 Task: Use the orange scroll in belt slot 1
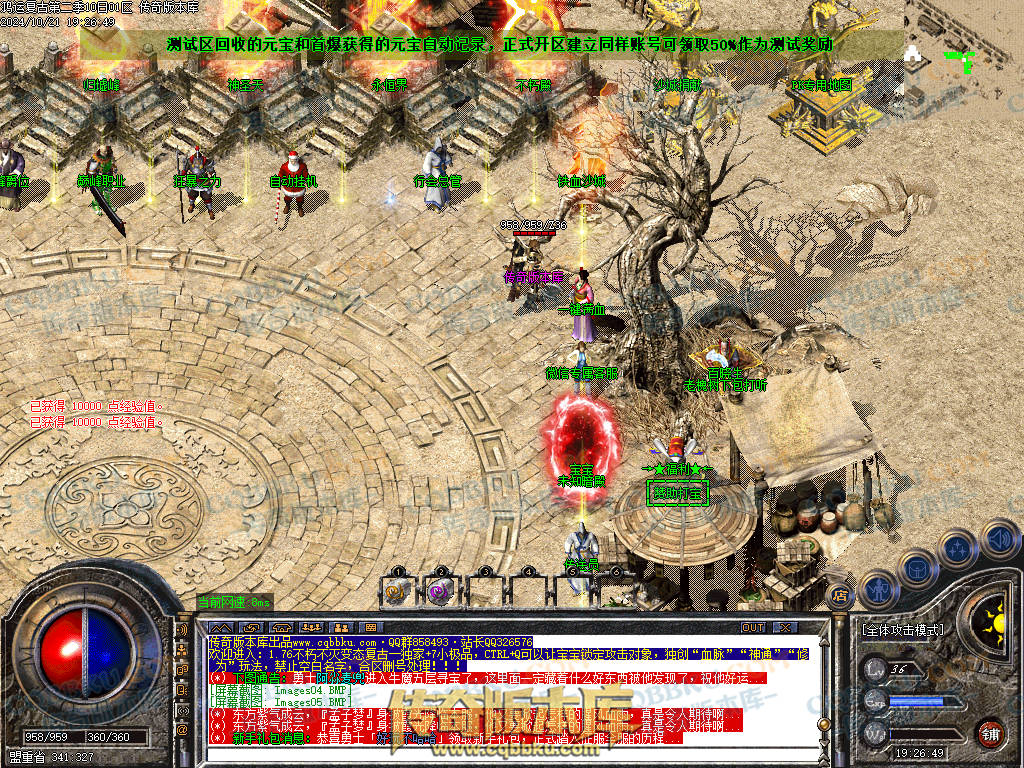tap(398, 591)
